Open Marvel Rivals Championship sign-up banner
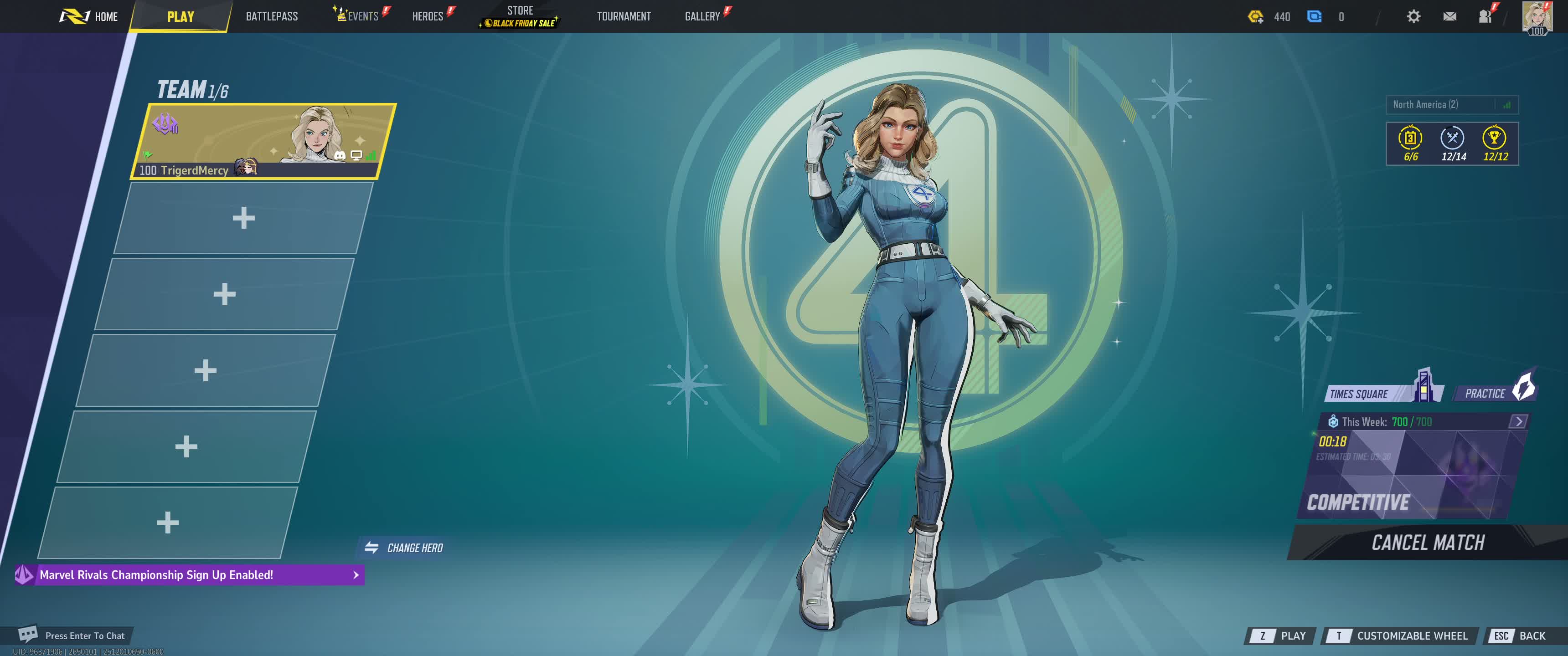1568x656 pixels. [189, 575]
